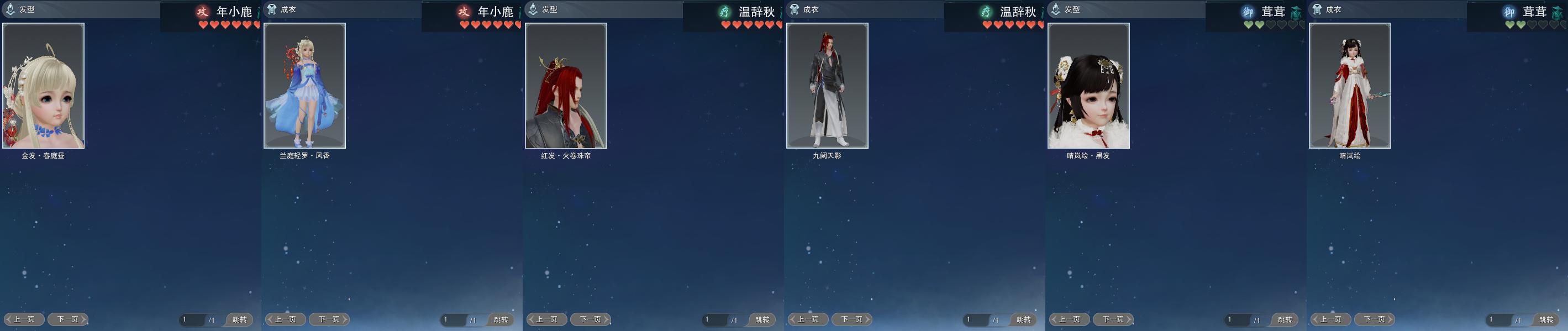The image size is (1568, 331).
Task: Select the 金发·春庭昼 blonde hairstyle thumbnail
Action: 43,86
